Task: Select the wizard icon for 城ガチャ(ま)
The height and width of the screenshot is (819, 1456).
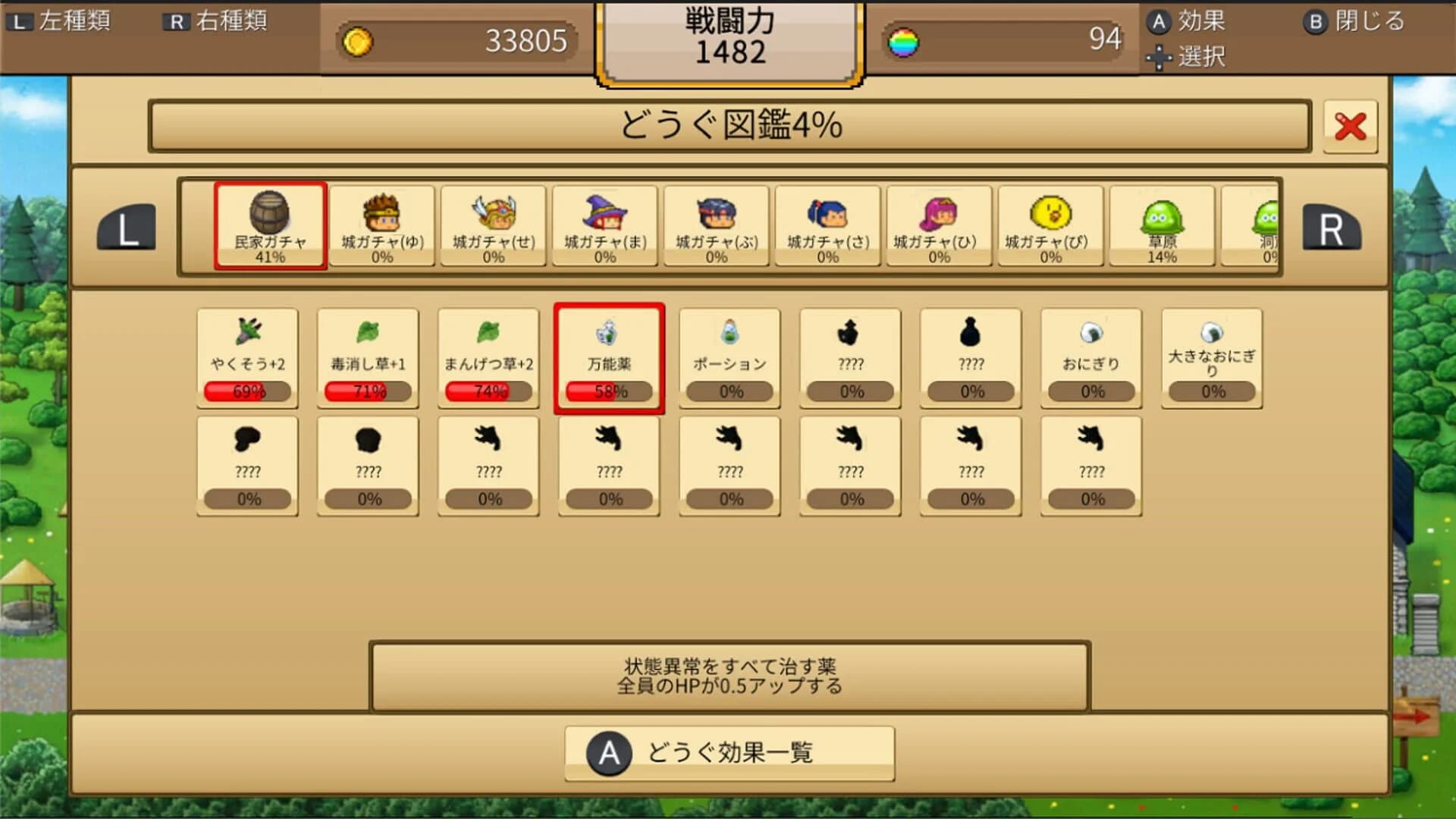Action: coord(604,216)
